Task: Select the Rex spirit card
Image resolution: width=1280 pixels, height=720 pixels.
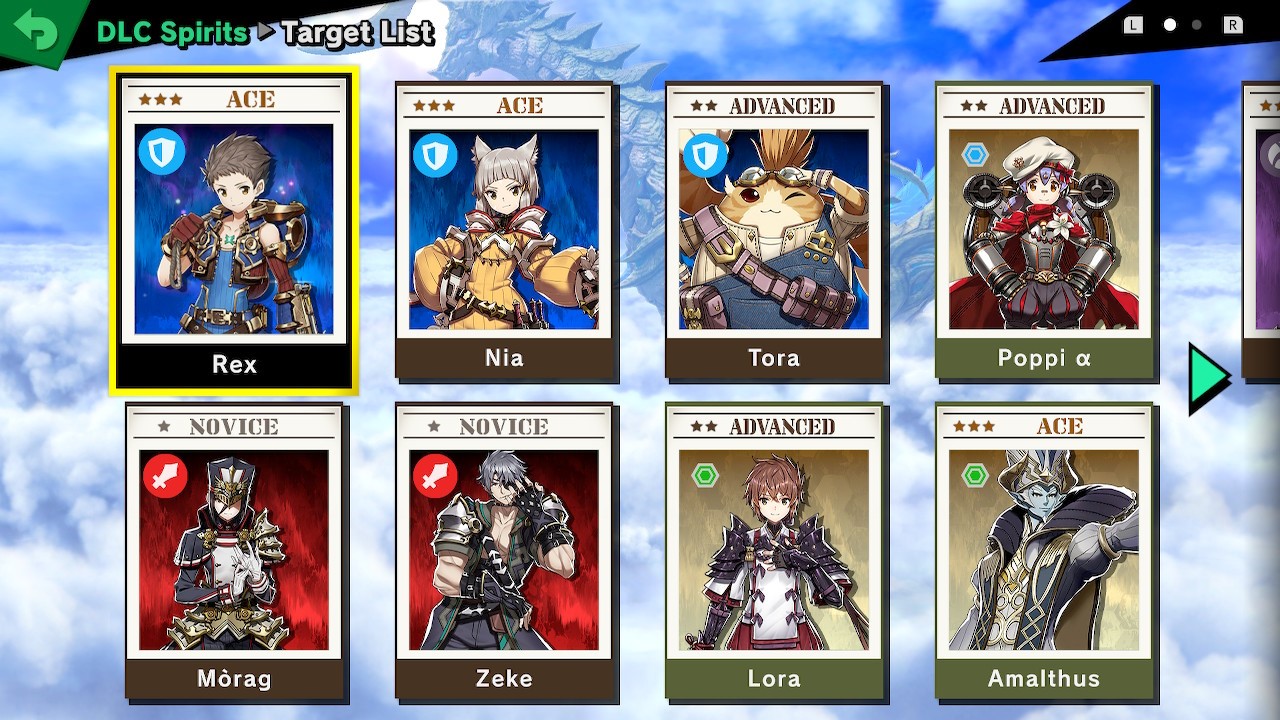Action: [x=234, y=230]
